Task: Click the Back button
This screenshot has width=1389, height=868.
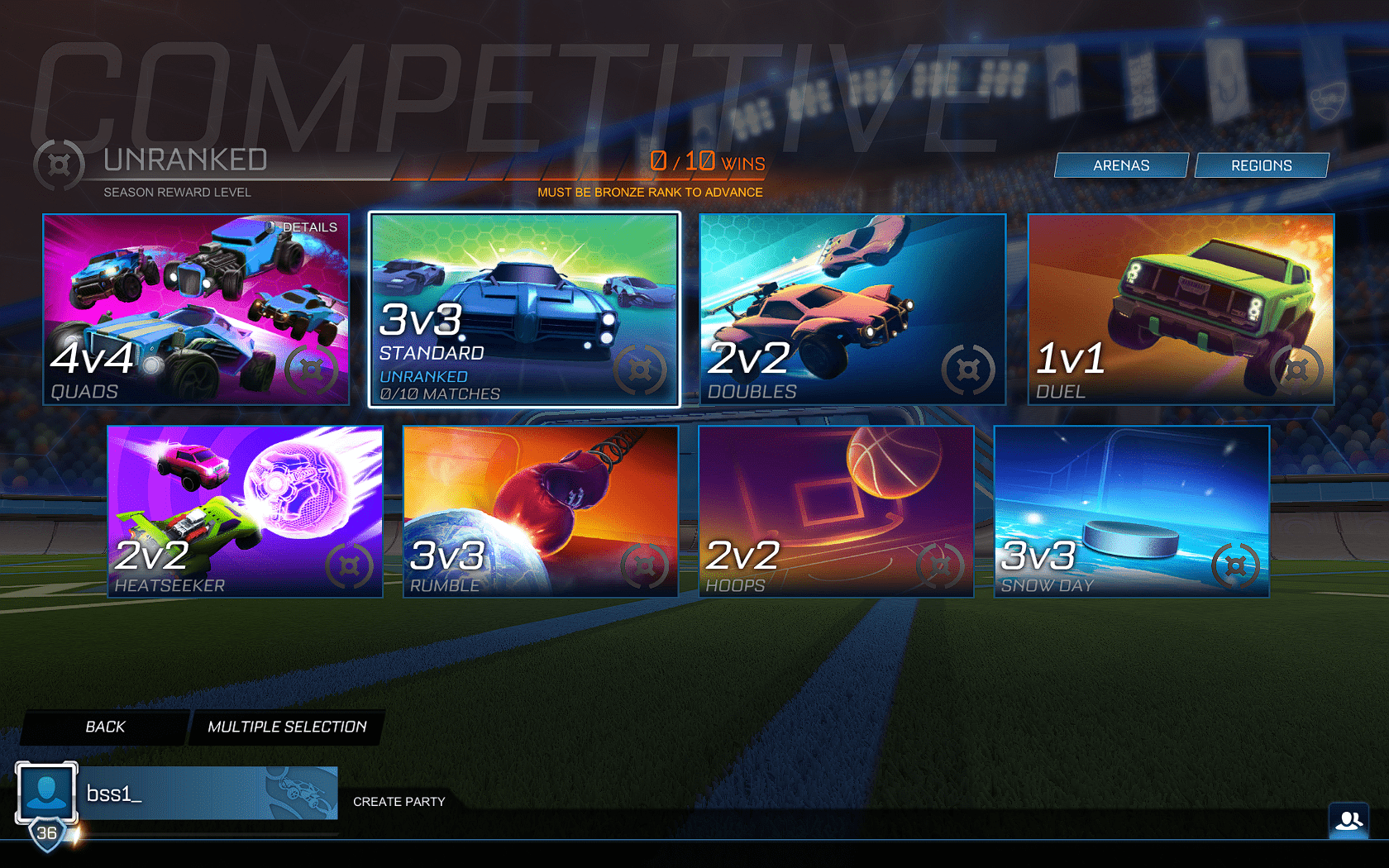Action: coord(104,727)
